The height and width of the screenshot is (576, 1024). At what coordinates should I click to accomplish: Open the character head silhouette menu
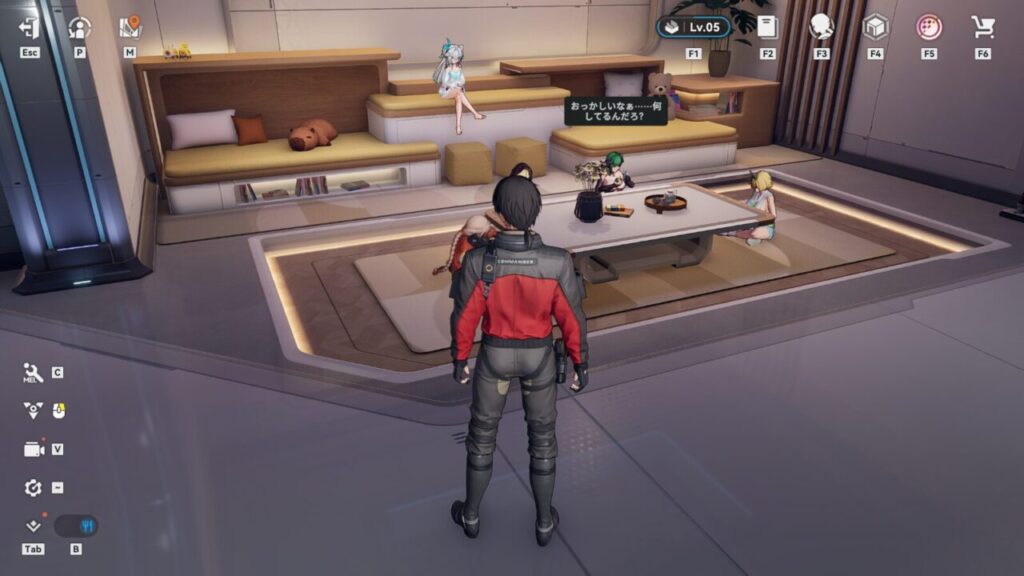821,27
